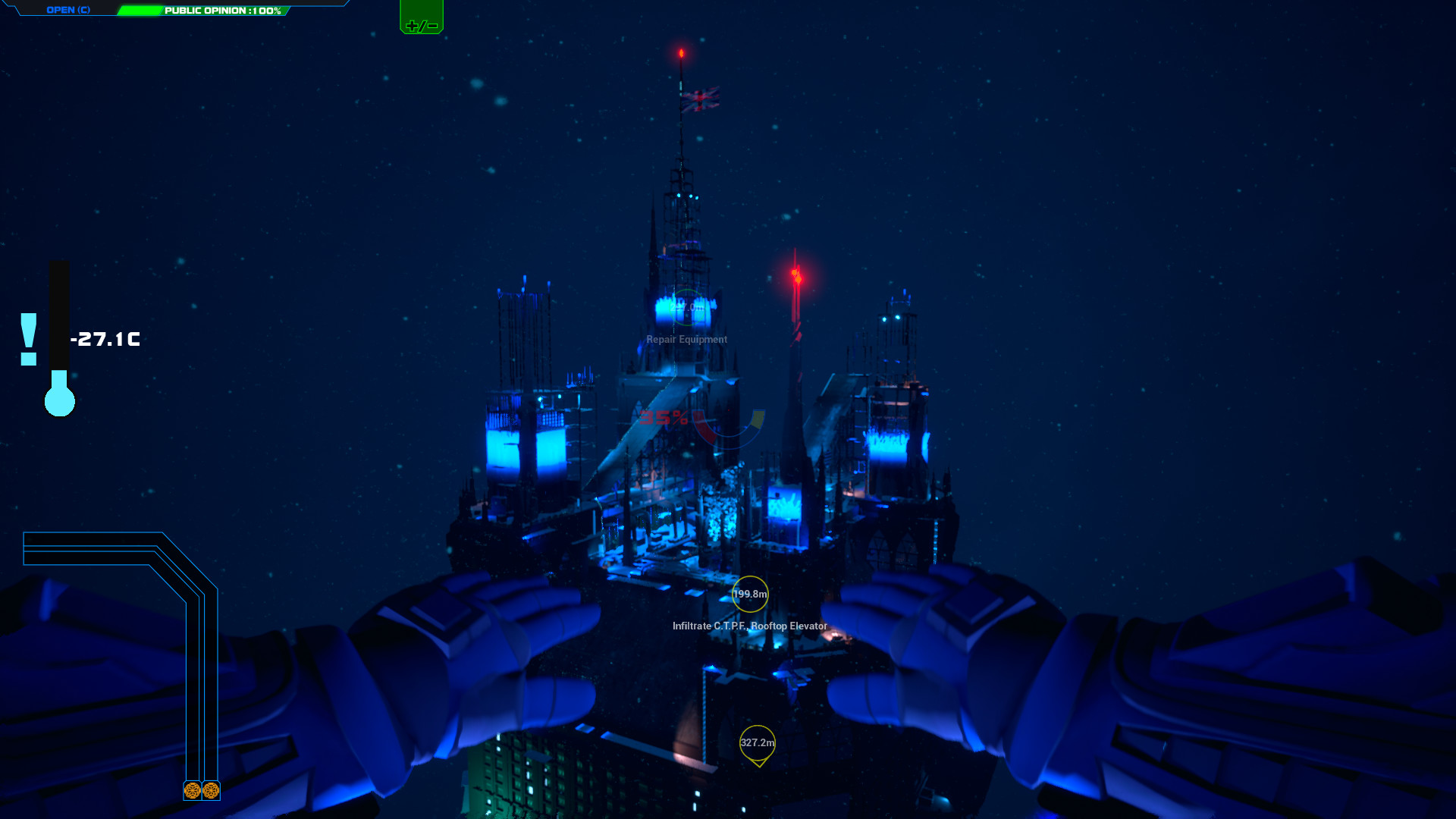1456x819 pixels.
Task: Click the 327.2m distance marker pin
Action: [x=758, y=744]
